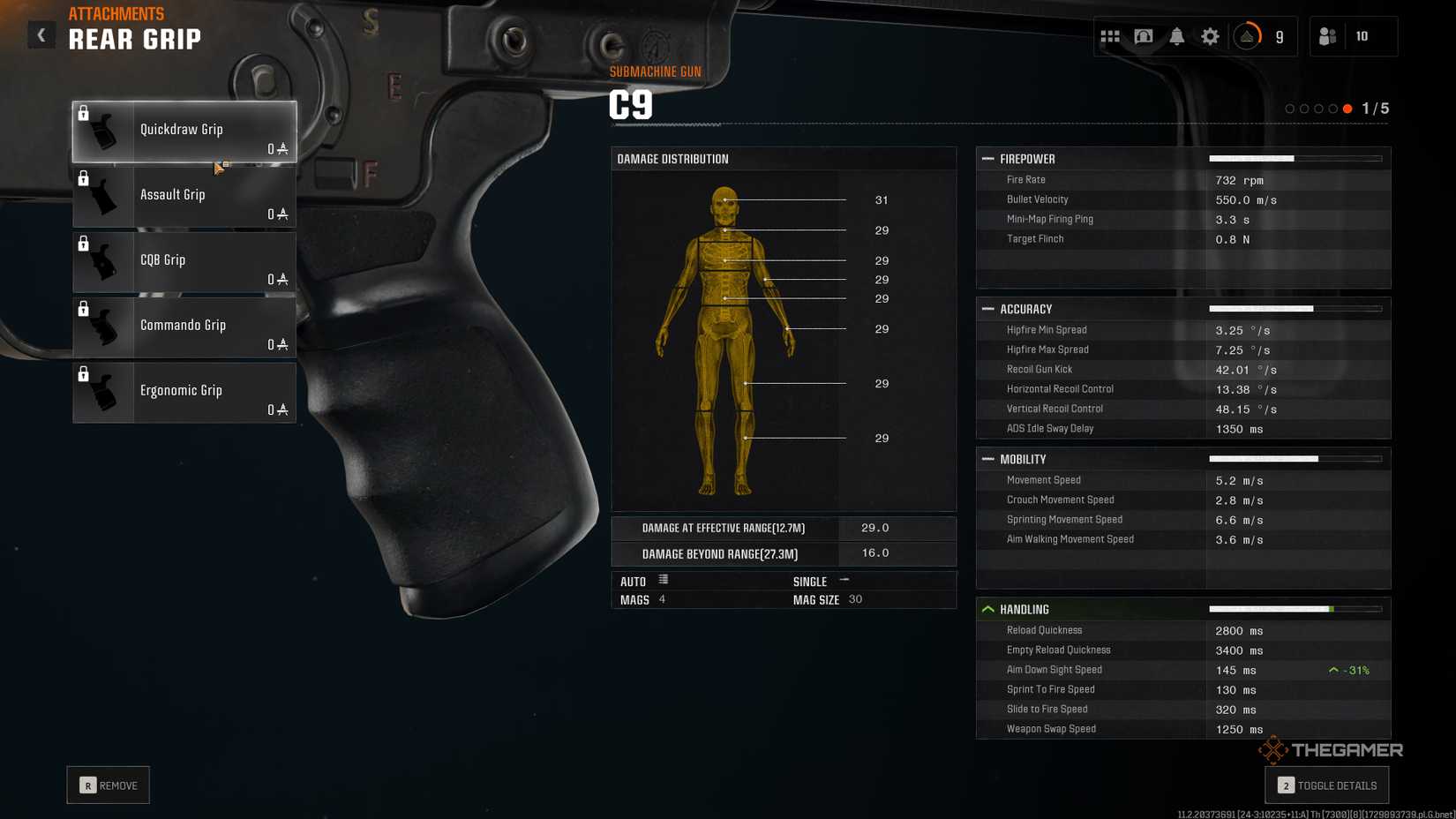
Task: Choose the Assault Grip attachment
Action: [x=184, y=196]
